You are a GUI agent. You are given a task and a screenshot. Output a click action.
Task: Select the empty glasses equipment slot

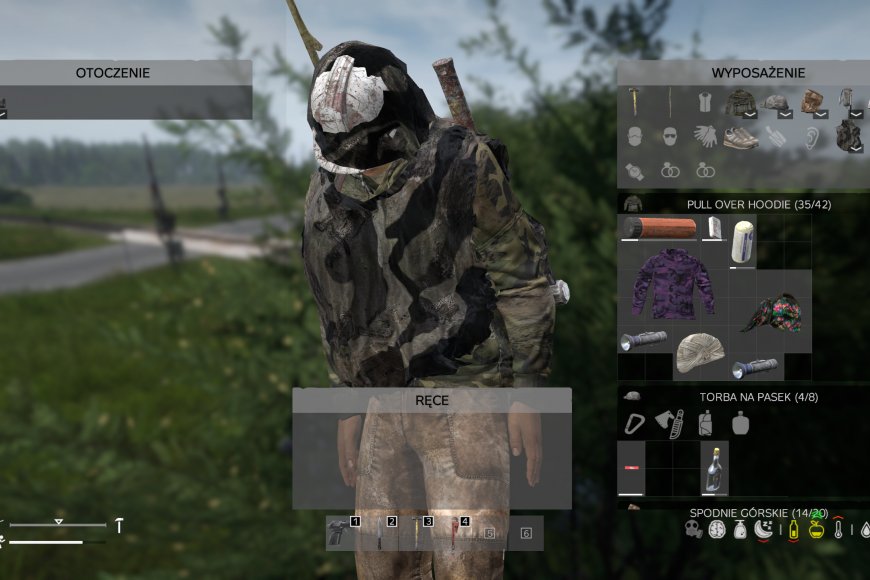668,137
